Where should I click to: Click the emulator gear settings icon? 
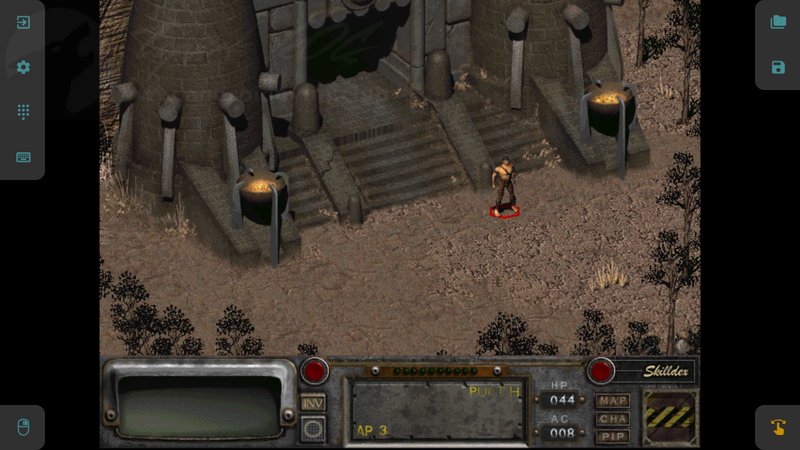pos(23,67)
